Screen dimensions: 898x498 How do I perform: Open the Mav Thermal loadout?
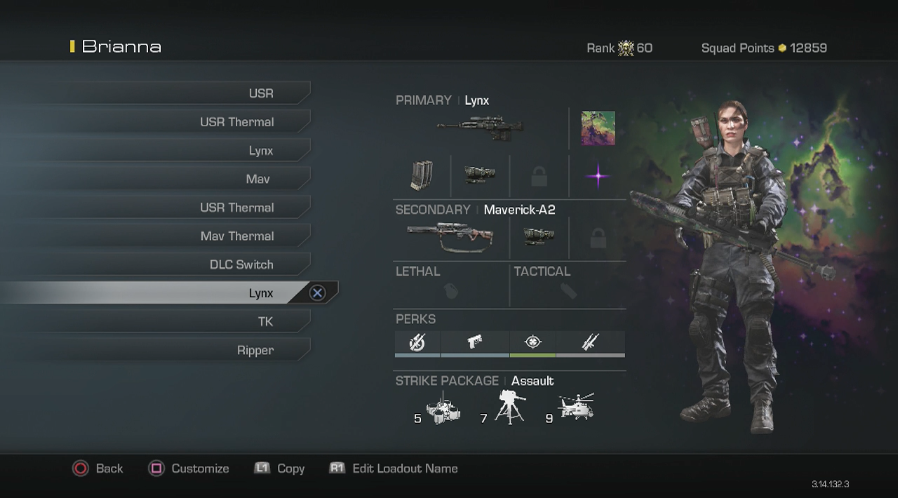pyautogui.click(x=237, y=237)
